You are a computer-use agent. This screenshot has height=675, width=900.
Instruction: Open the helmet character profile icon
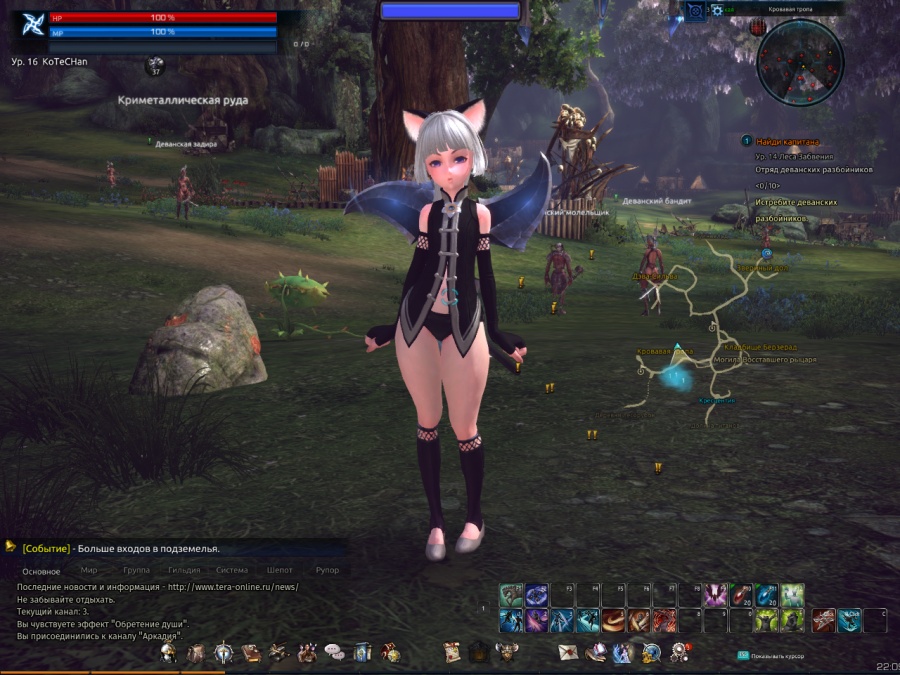click(x=169, y=653)
